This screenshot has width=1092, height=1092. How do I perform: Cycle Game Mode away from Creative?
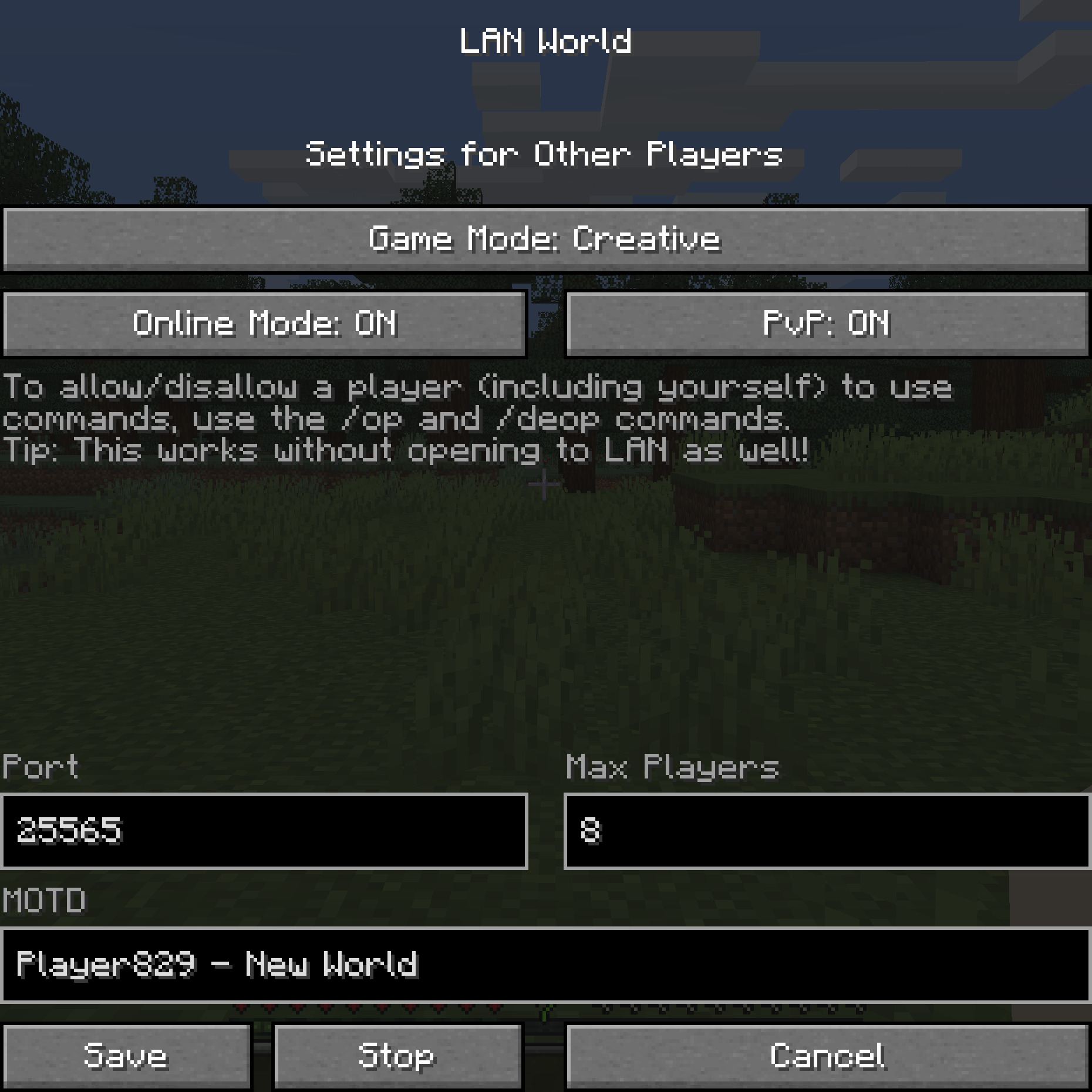546,238
